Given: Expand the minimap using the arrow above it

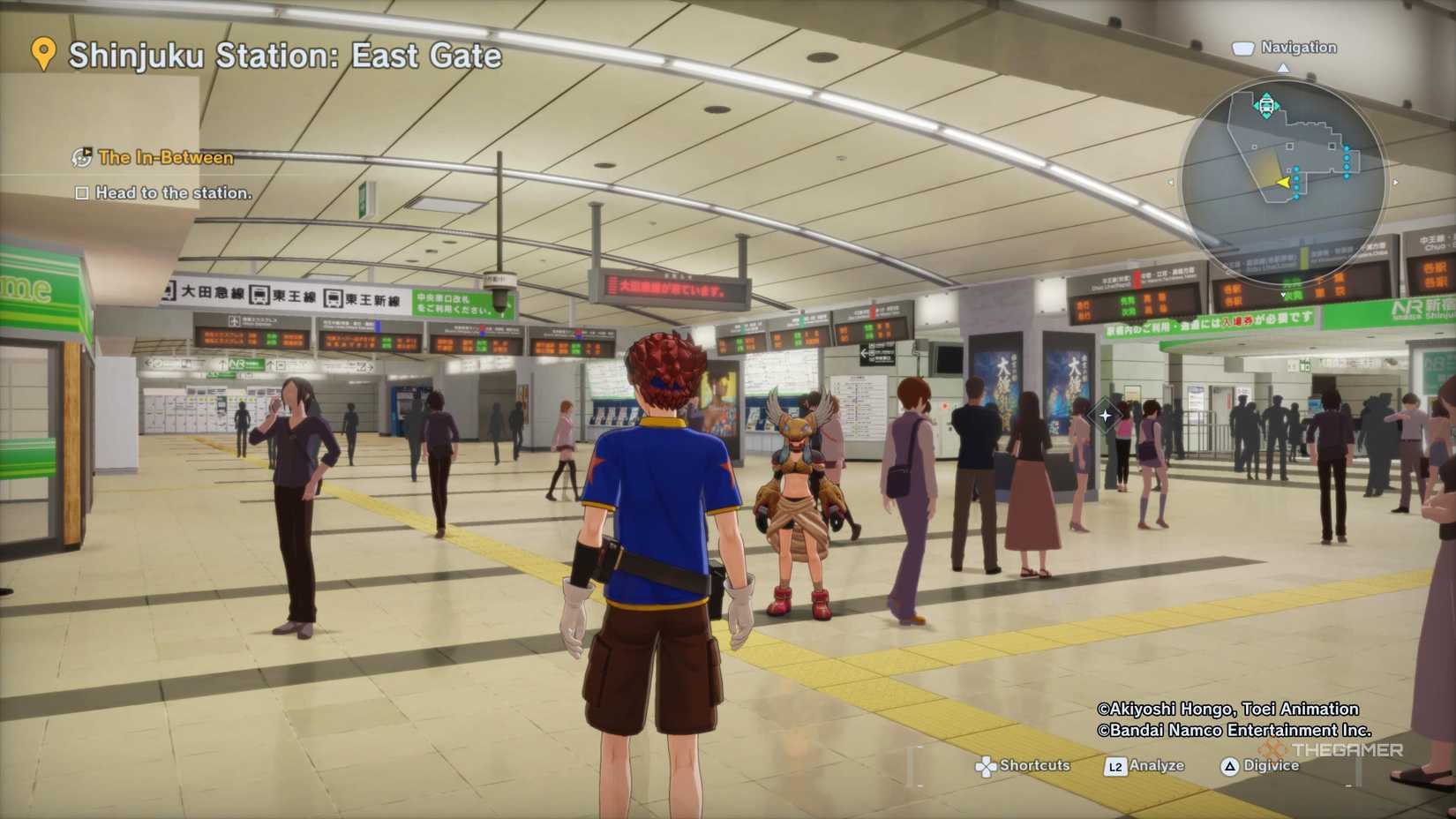Looking at the screenshot, I should coord(1283,69).
